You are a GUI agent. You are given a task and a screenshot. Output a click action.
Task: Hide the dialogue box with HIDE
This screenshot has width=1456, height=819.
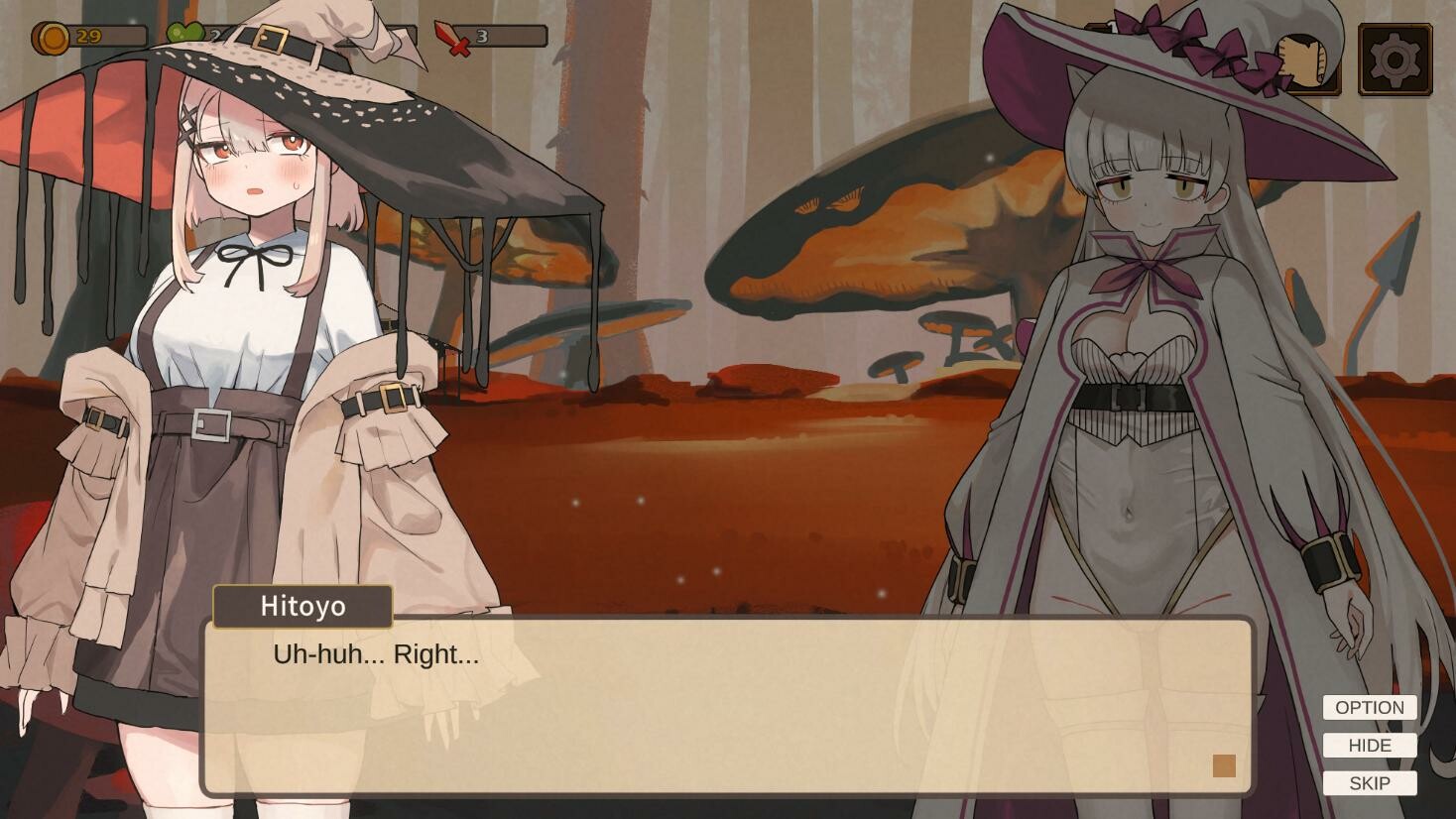click(1369, 745)
